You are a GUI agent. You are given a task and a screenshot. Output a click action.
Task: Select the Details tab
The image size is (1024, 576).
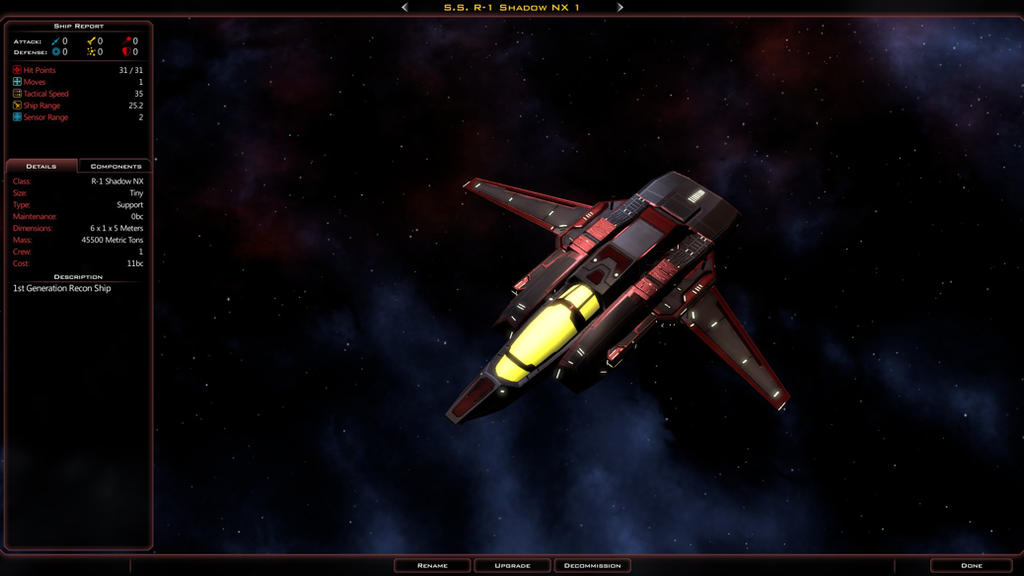(41, 166)
